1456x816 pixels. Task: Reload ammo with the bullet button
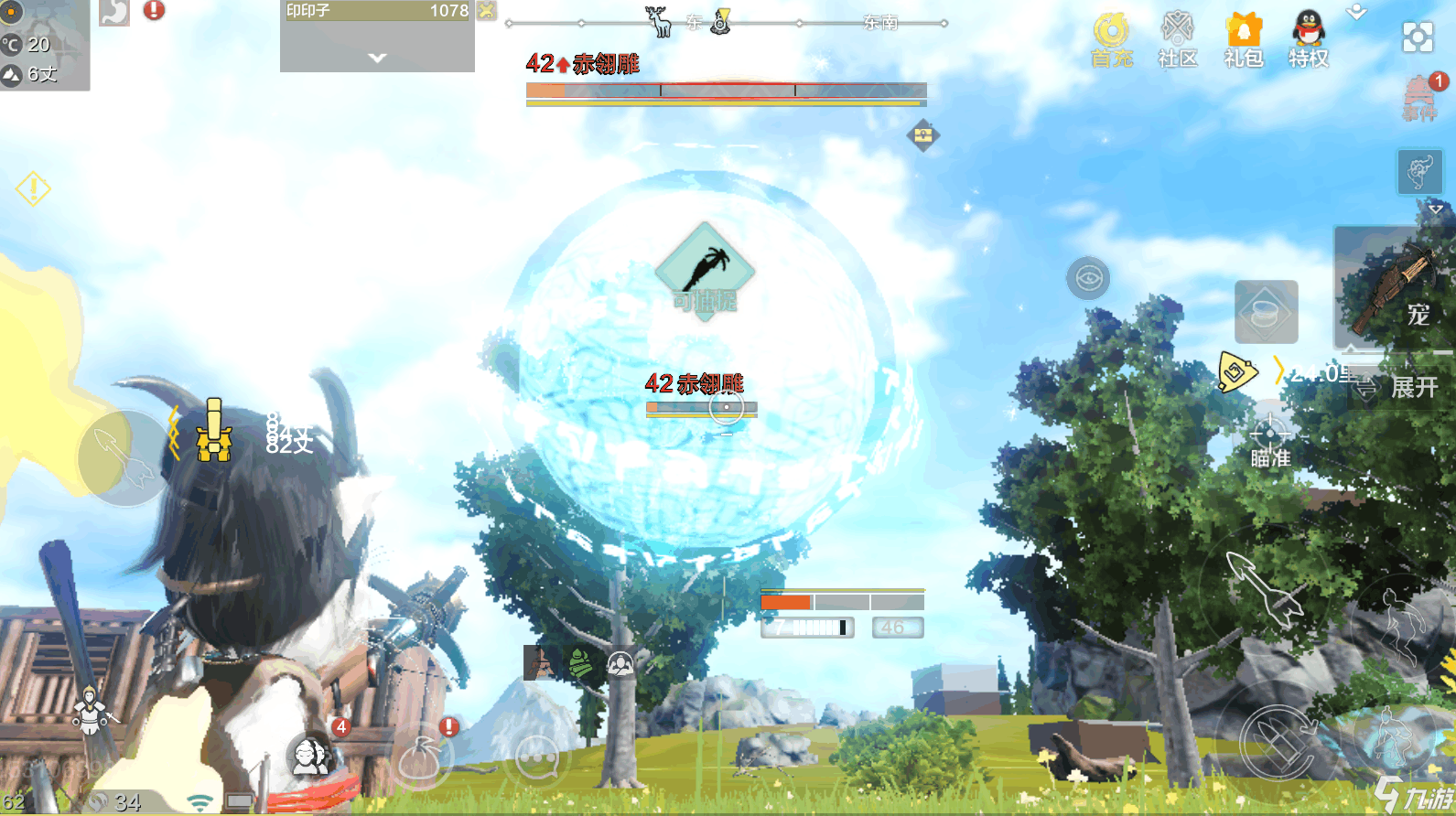point(1278,742)
